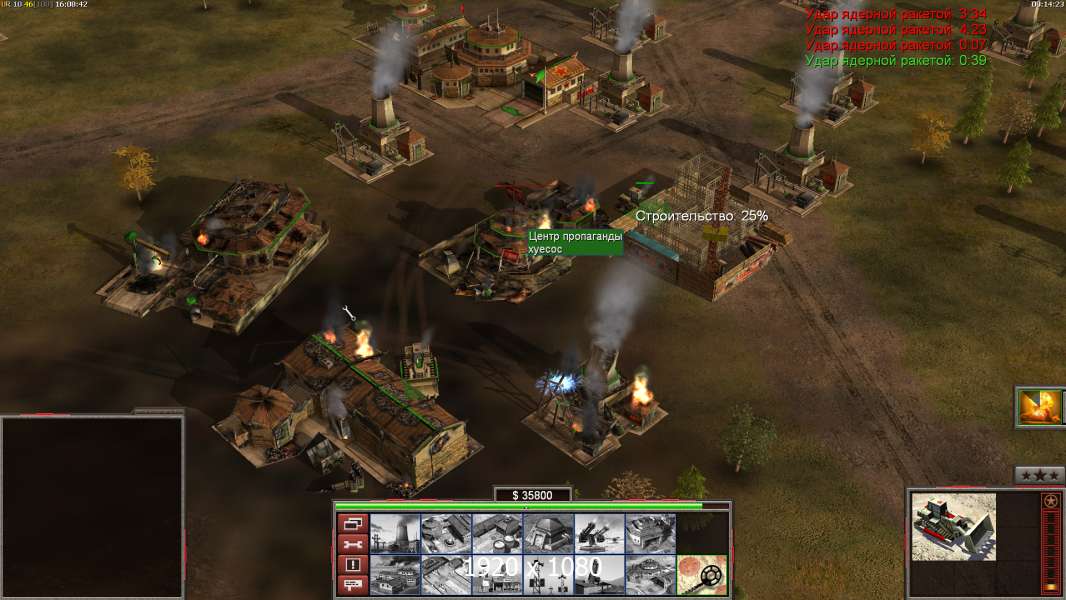Click the red wrench repair button

click(x=352, y=544)
